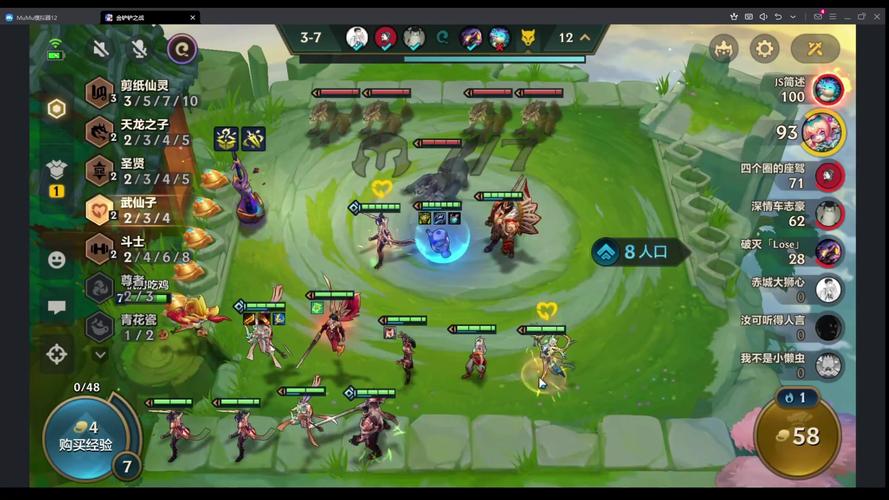The width and height of the screenshot is (889, 500).
Task: Open the chat speech bubble
Action: 57,307
